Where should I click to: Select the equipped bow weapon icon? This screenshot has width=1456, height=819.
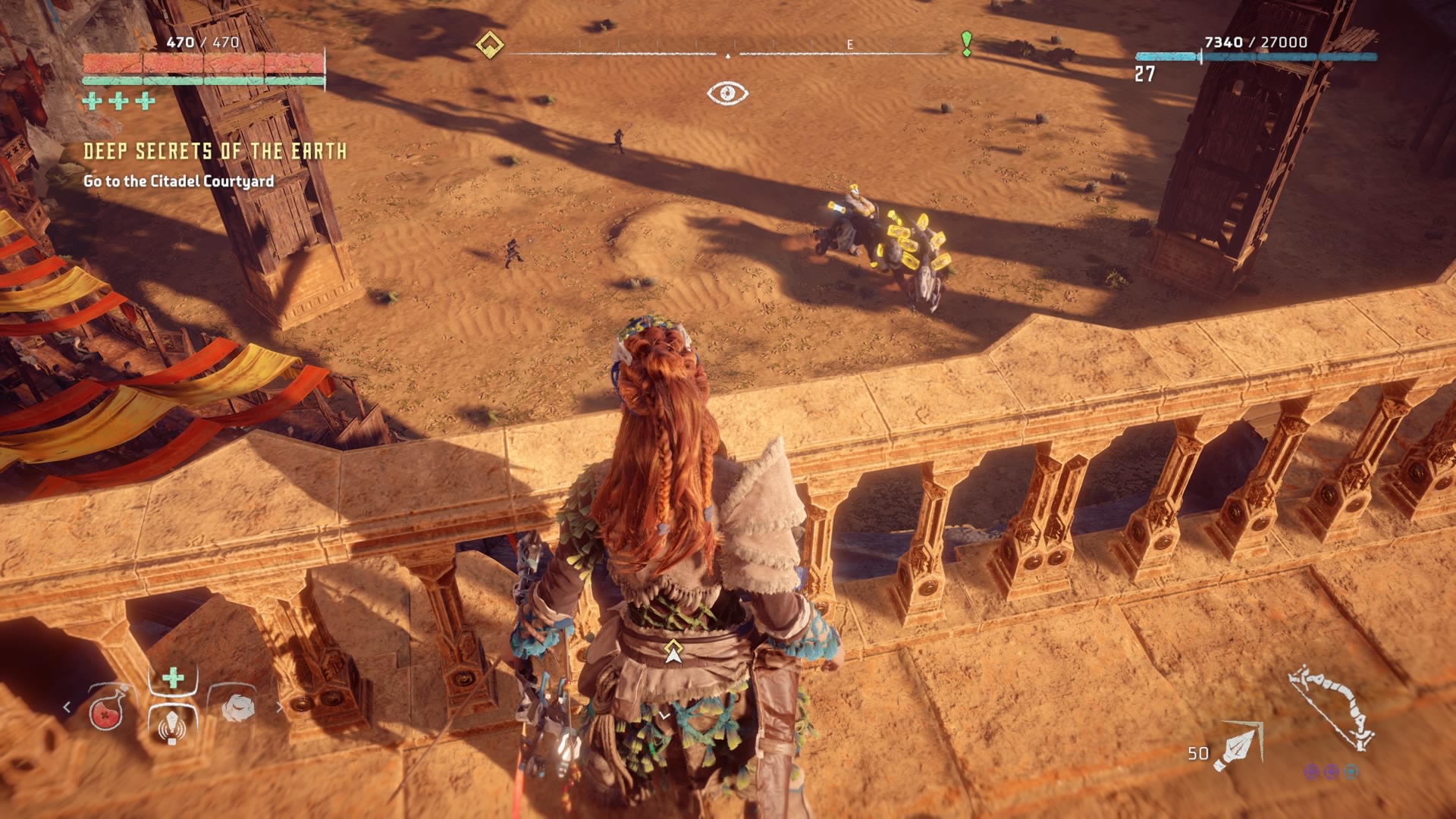pos(1333,707)
